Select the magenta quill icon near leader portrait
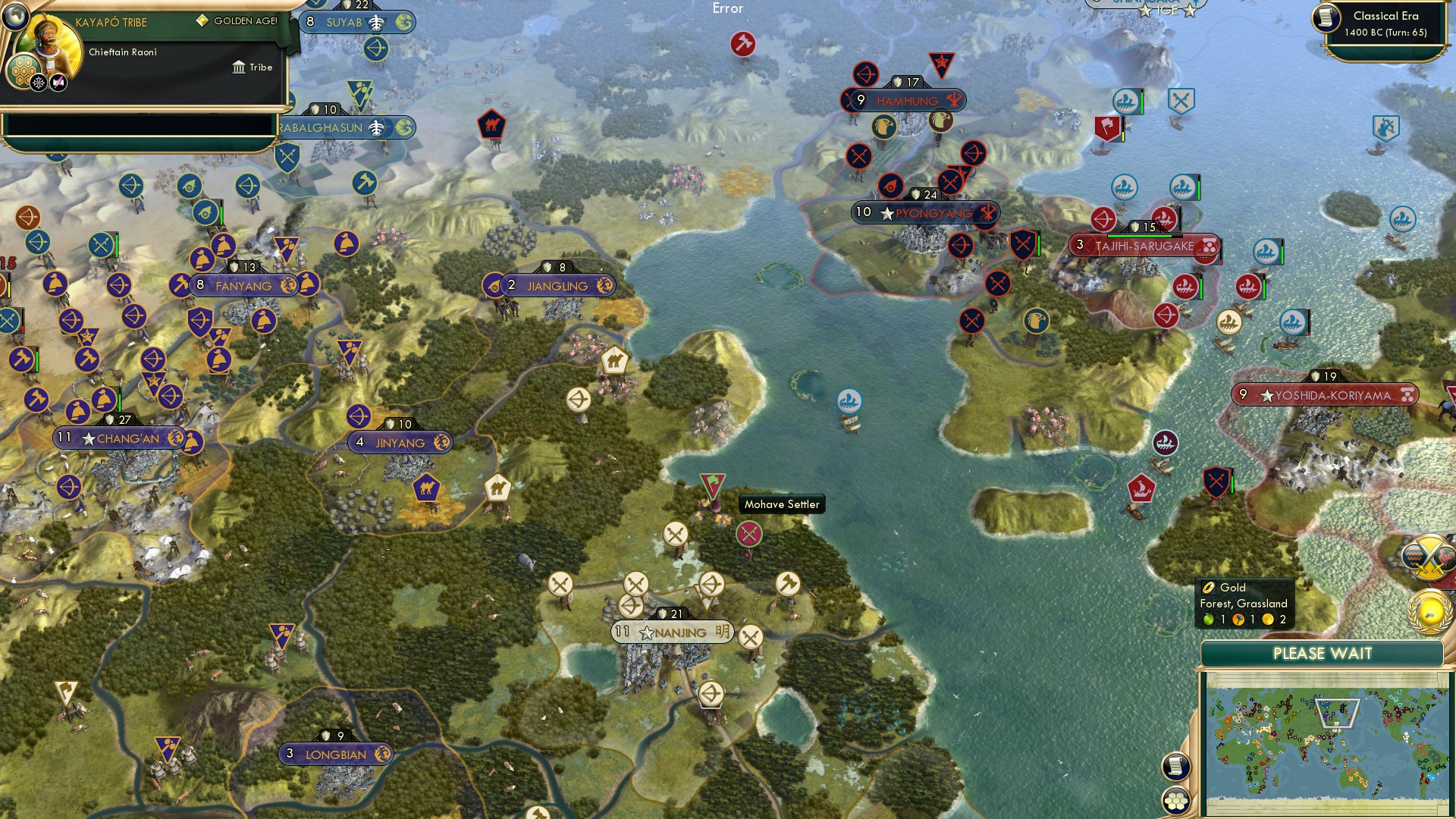Image resolution: width=1456 pixels, height=819 pixels. click(x=57, y=81)
